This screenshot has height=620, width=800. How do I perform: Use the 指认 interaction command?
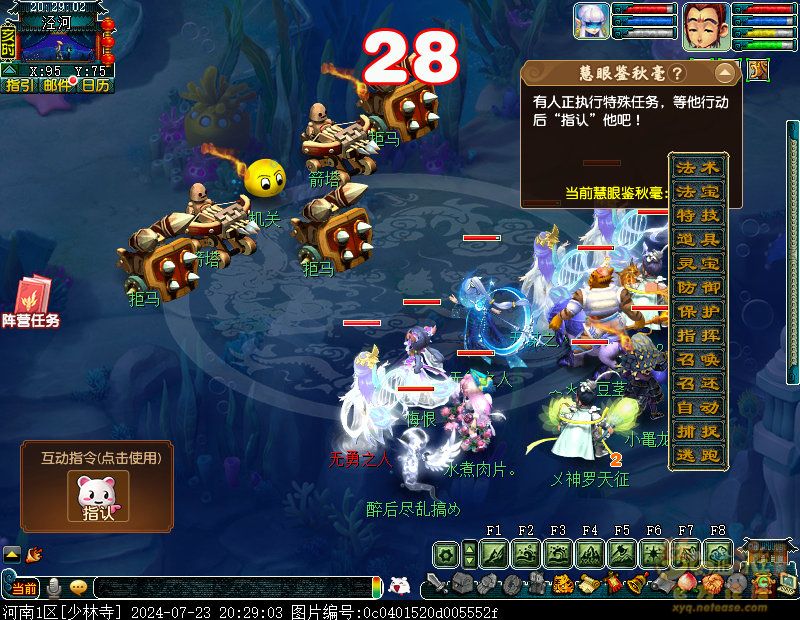coord(98,497)
